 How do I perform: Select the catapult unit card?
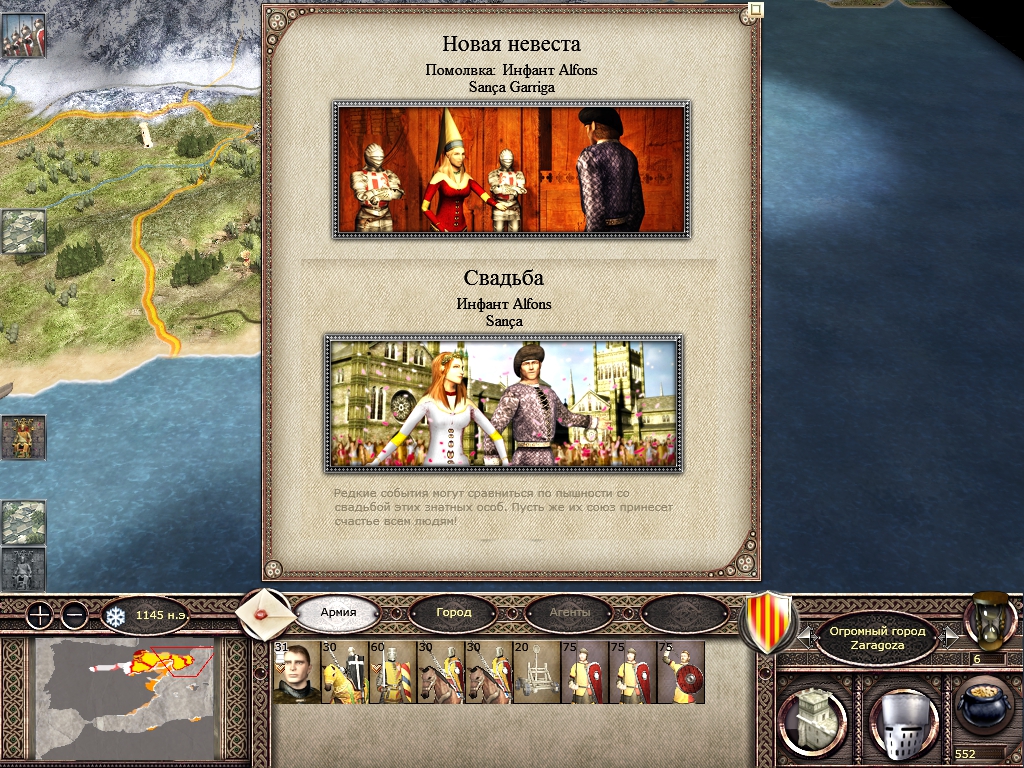pyautogui.click(x=536, y=672)
